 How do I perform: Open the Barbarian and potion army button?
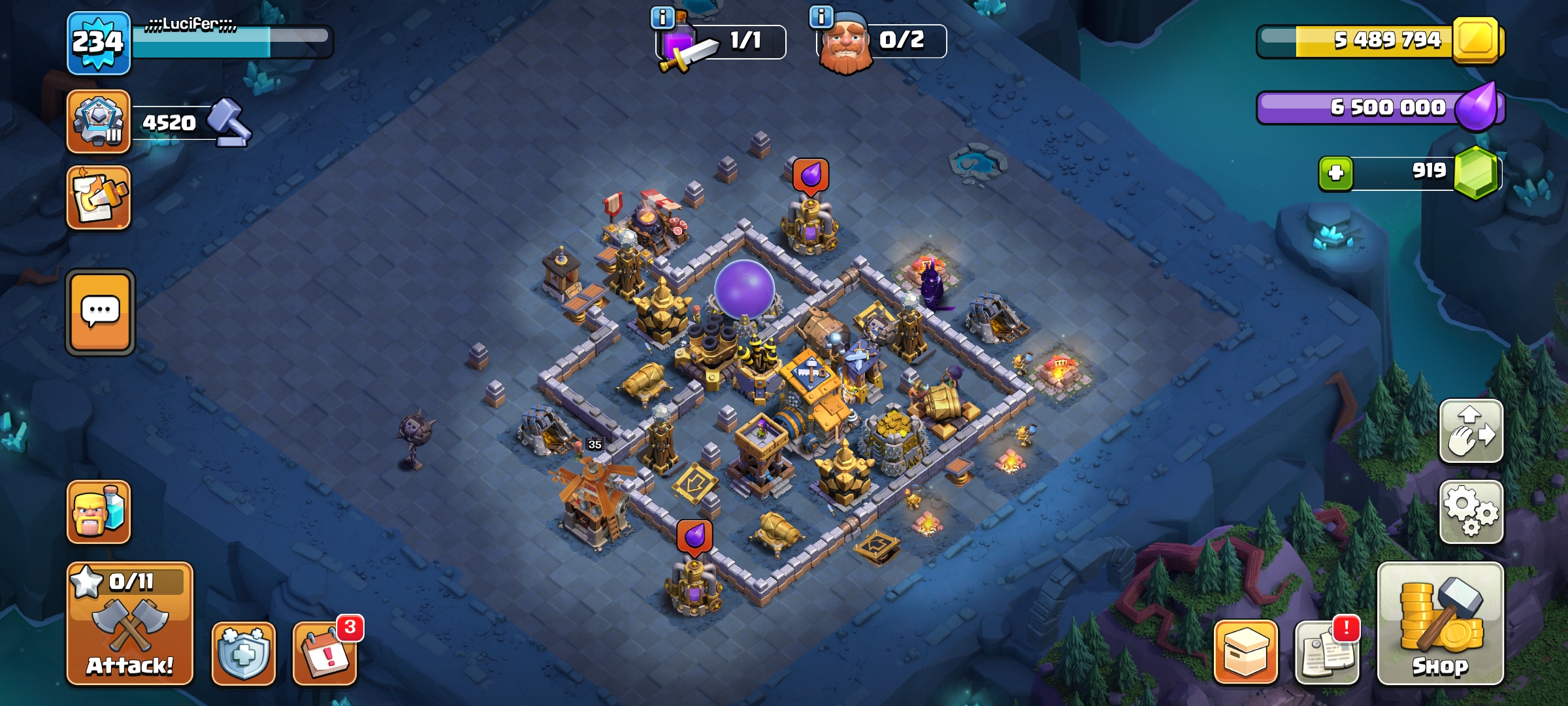pos(98,512)
